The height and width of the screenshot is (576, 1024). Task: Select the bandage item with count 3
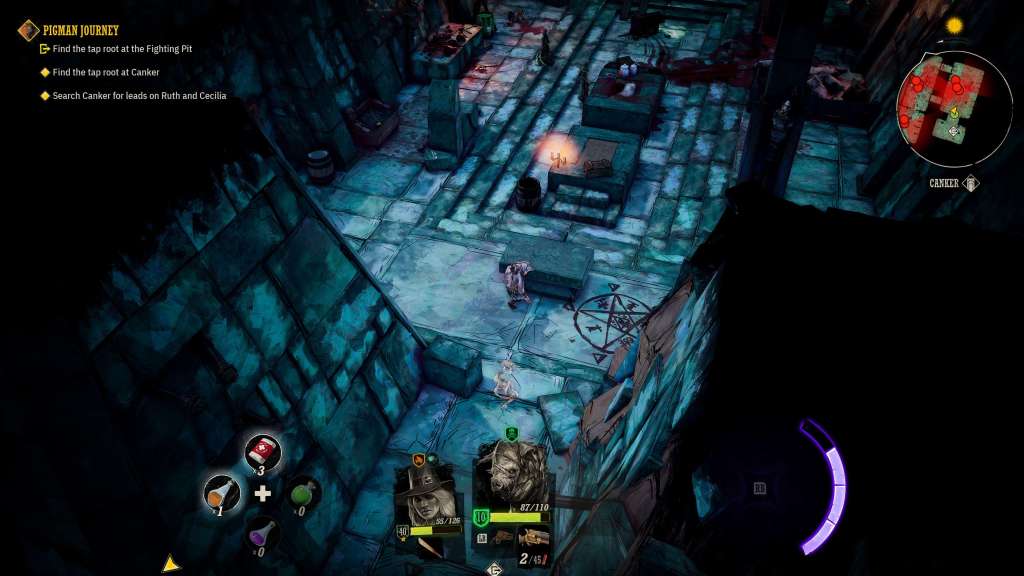coord(263,452)
